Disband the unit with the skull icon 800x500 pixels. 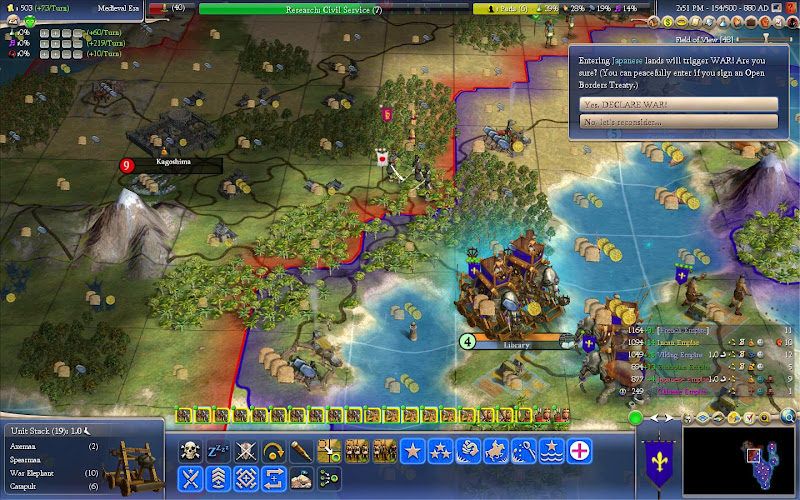coord(189,451)
